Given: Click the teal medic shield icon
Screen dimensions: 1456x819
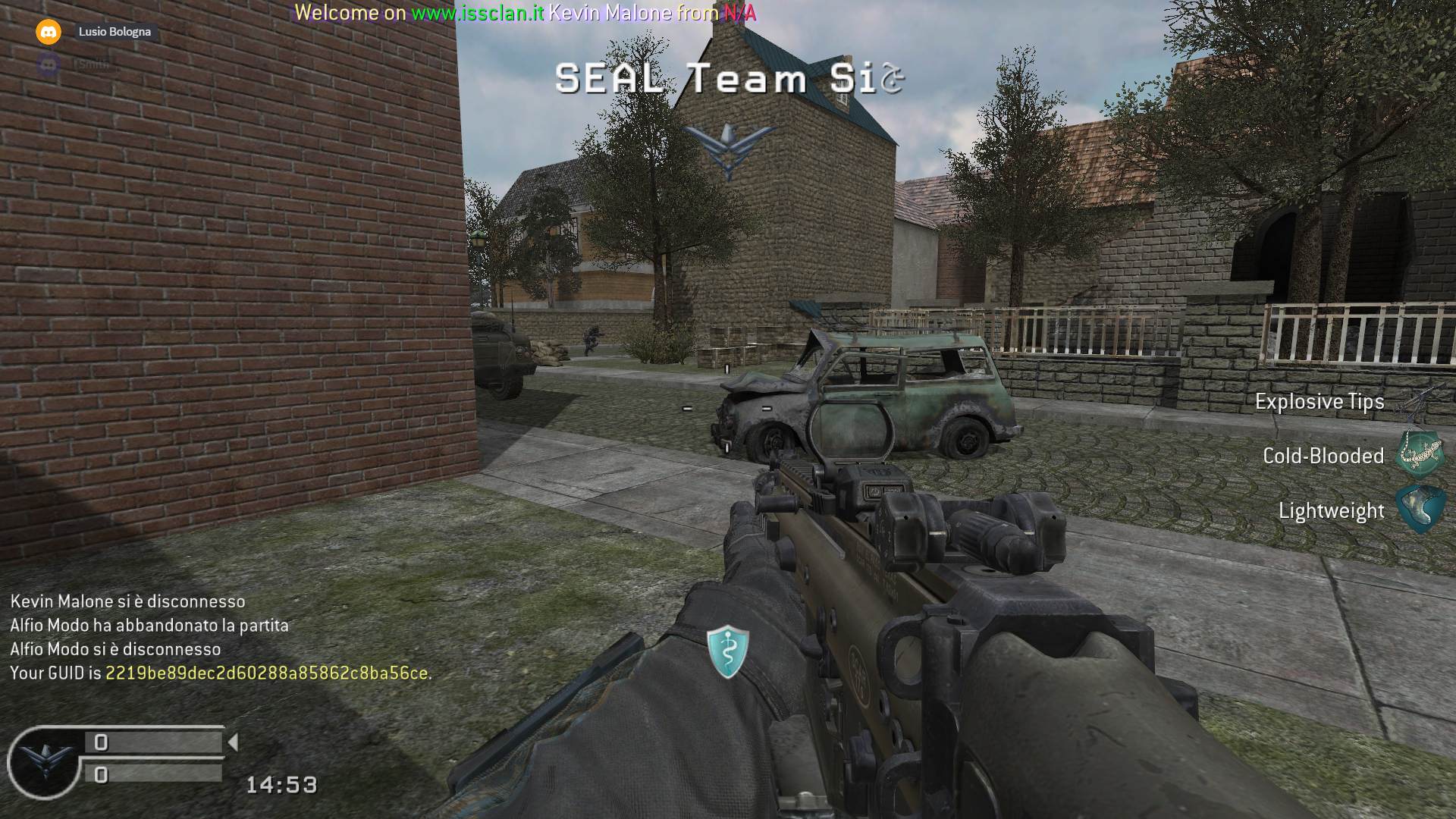Looking at the screenshot, I should coord(728,651).
